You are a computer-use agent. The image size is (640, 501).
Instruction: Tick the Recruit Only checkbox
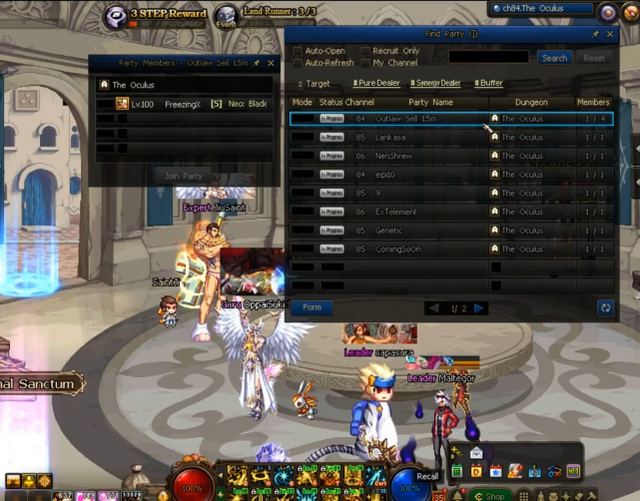[366, 51]
